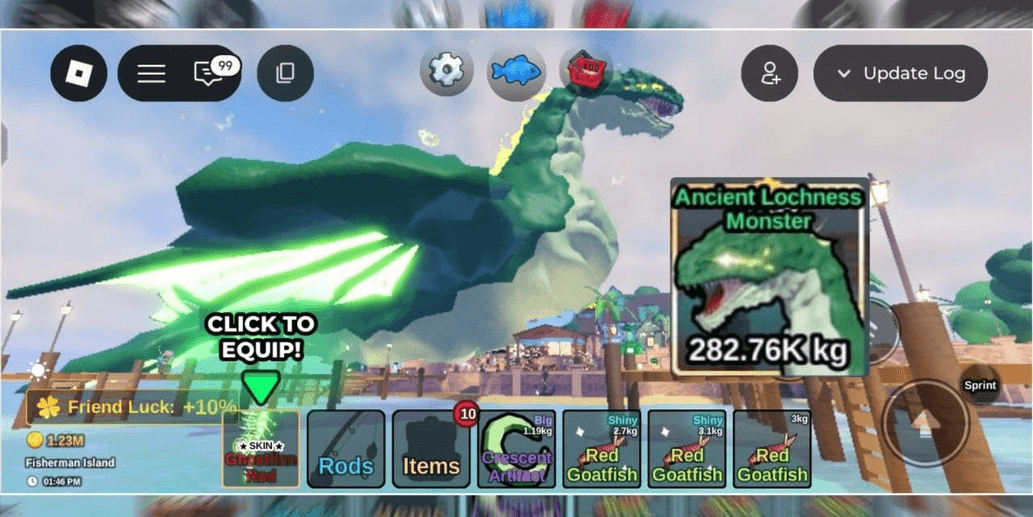1033x517 pixels.
Task: Click the Ancient Lochness Monster catch card
Action: pos(768,278)
